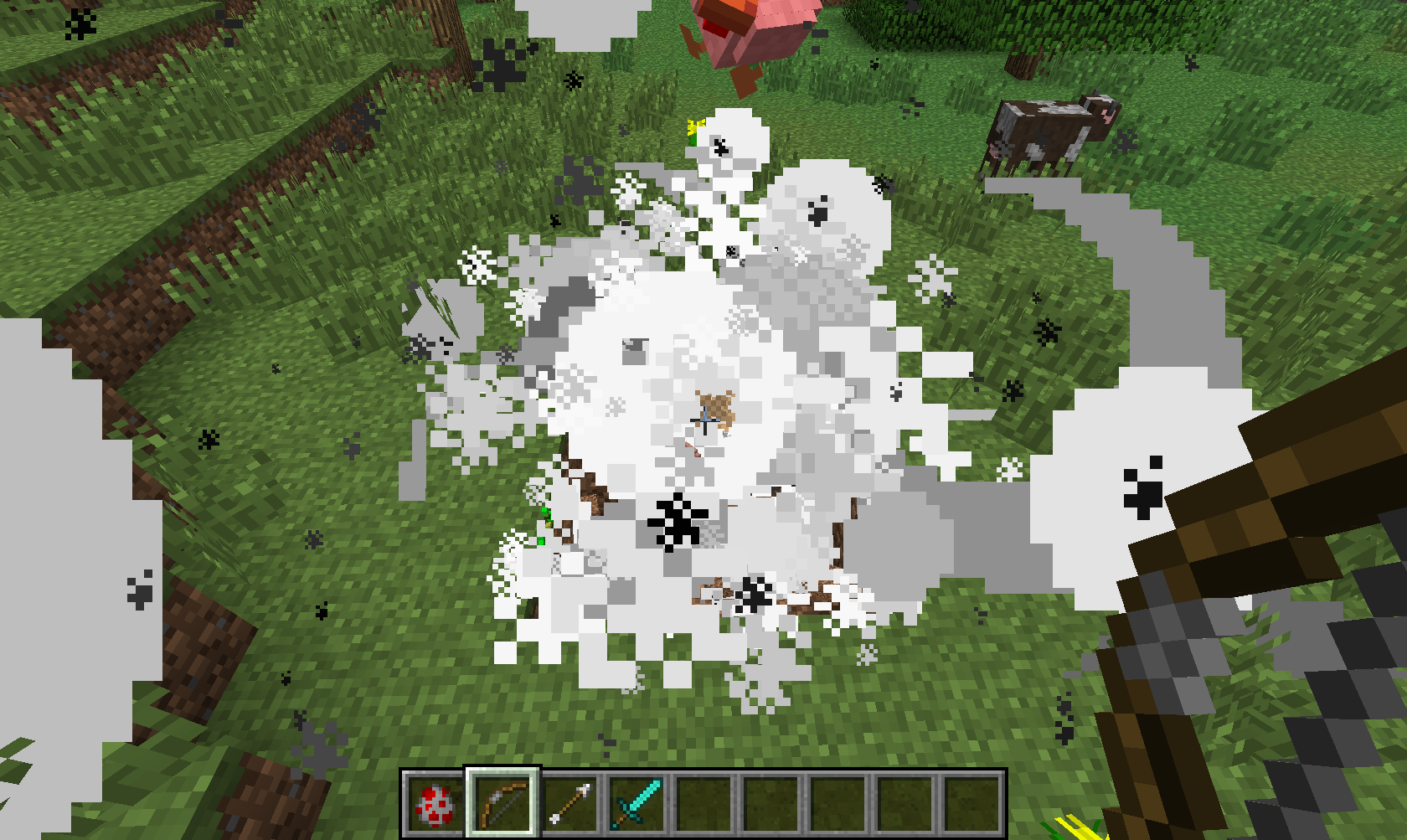Click the crosshair at the screen center
Screen dimensions: 1407x840
pyautogui.click(x=703, y=419)
